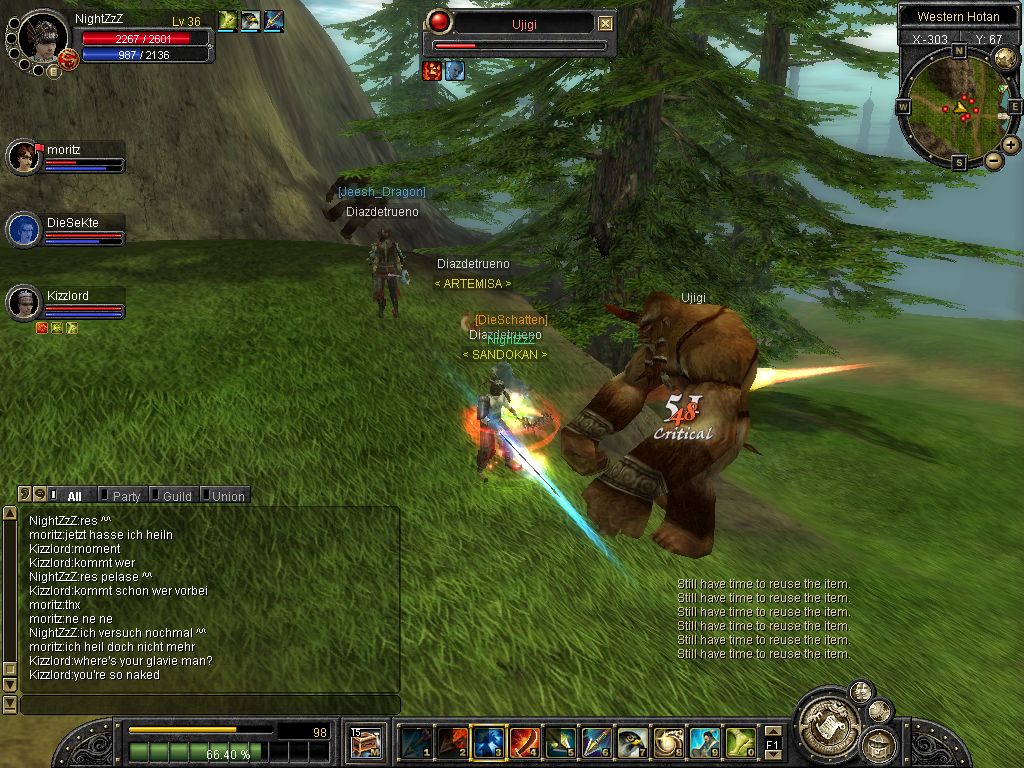Zoom in on the minimap
This screenshot has height=768, width=1024.
(x=1011, y=145)
